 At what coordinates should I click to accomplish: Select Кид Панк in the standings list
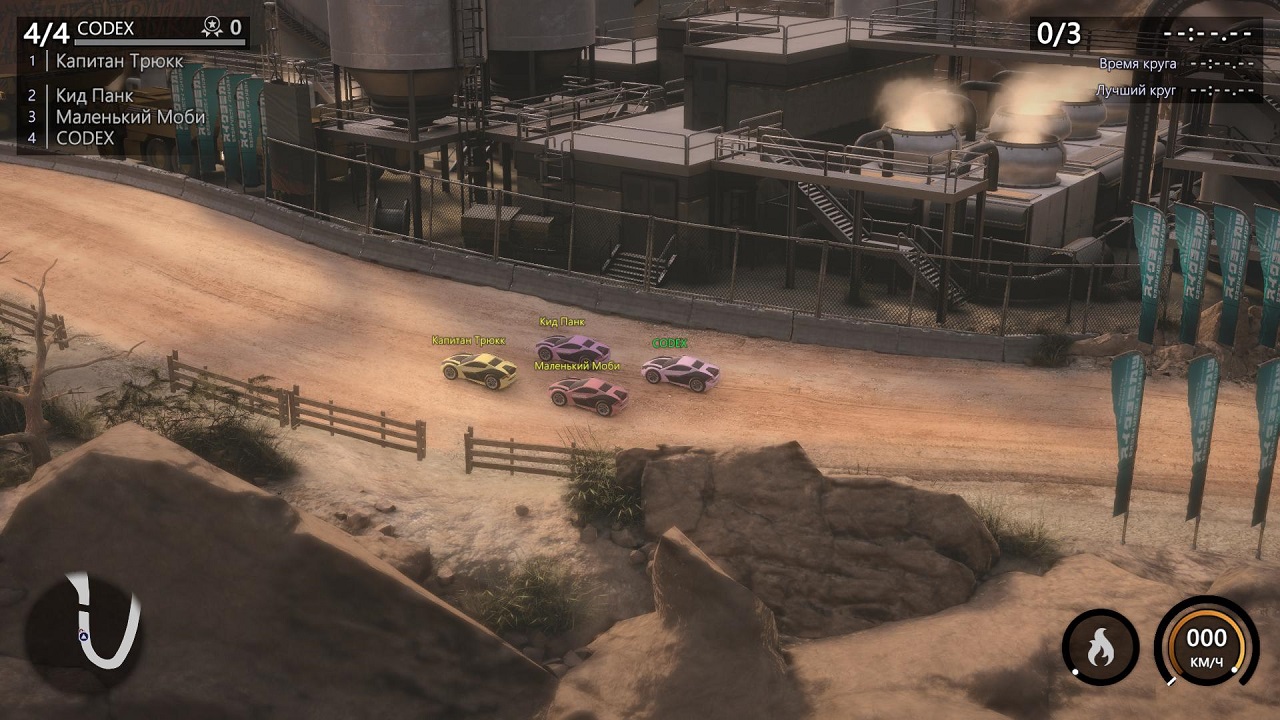point(94,96)
